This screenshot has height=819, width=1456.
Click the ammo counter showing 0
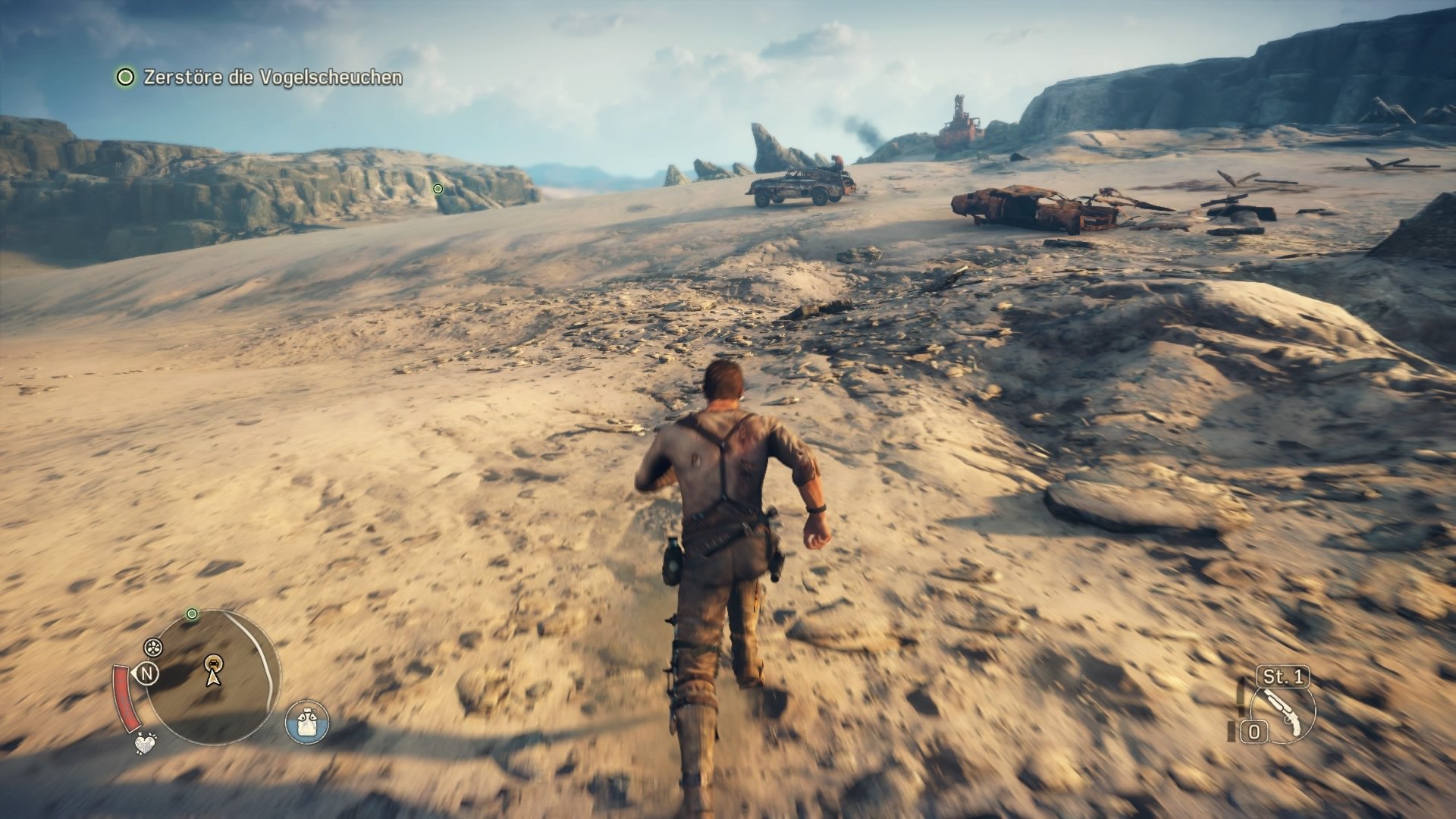[x=1254, y=730]
